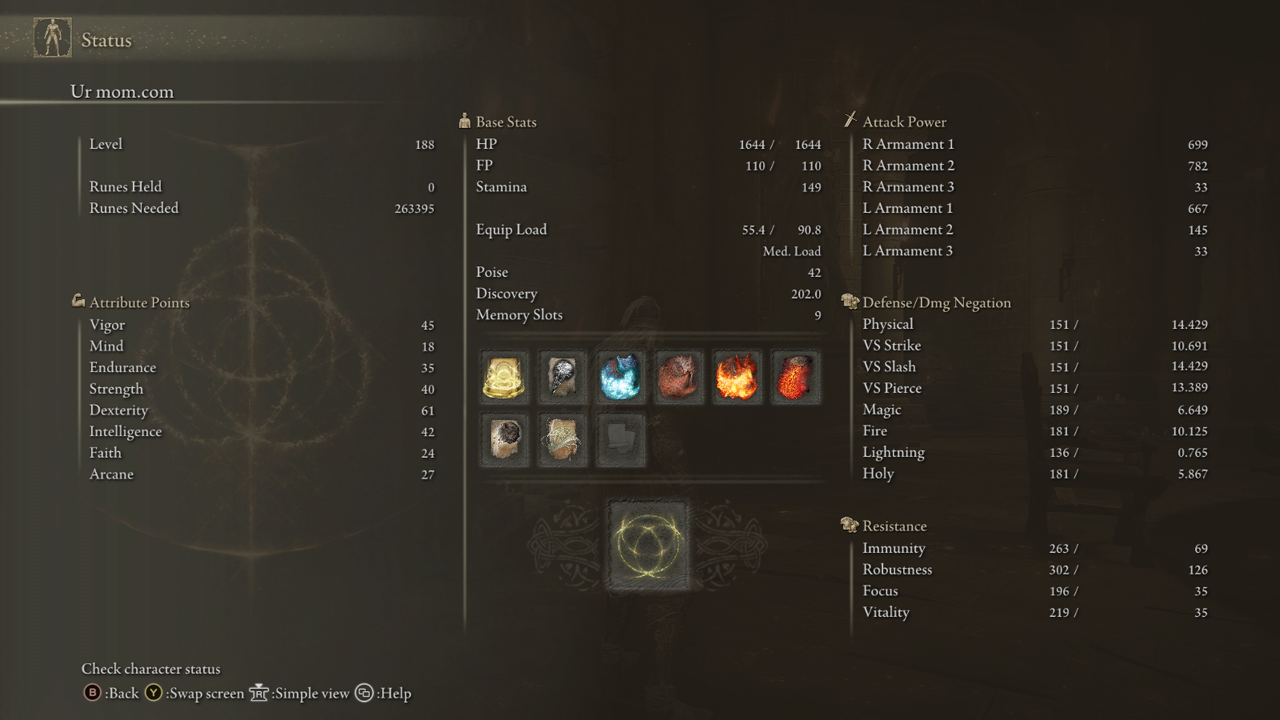1280x720 pixels.
Task: Click the Defense/Dmg Negation gauntlet icon
Action: tap(850, 302)
